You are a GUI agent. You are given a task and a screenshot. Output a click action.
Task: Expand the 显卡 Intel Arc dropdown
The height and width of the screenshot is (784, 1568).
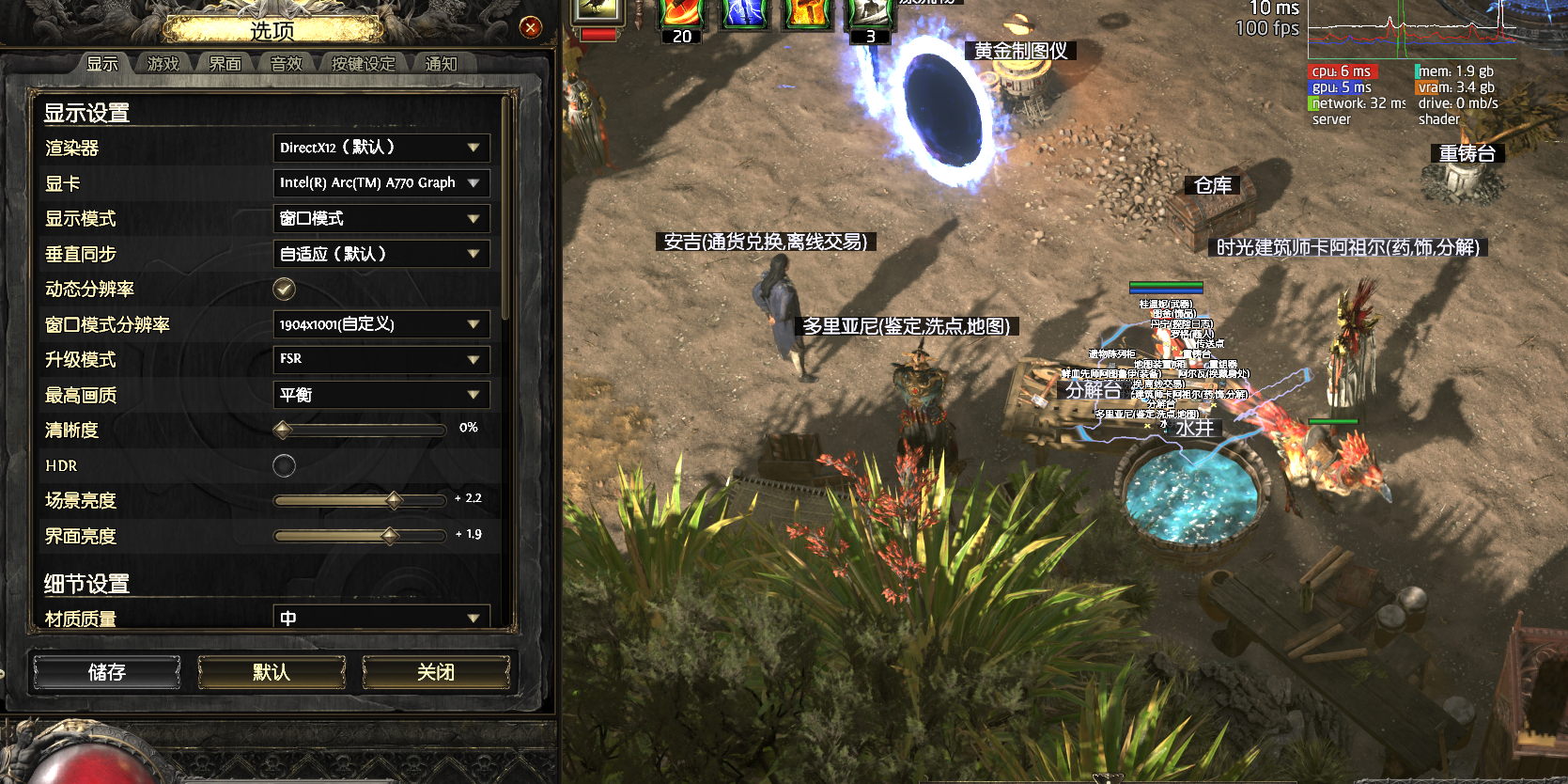tap(380, 183)
